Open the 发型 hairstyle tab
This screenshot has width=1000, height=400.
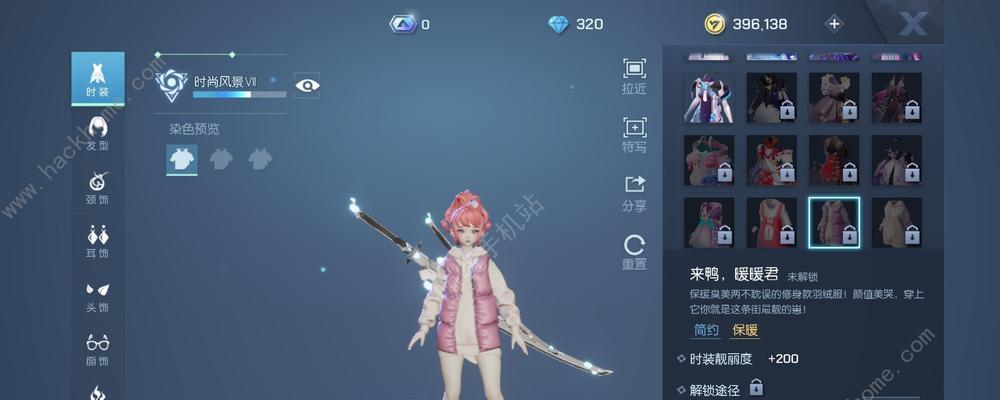[97, 133]
